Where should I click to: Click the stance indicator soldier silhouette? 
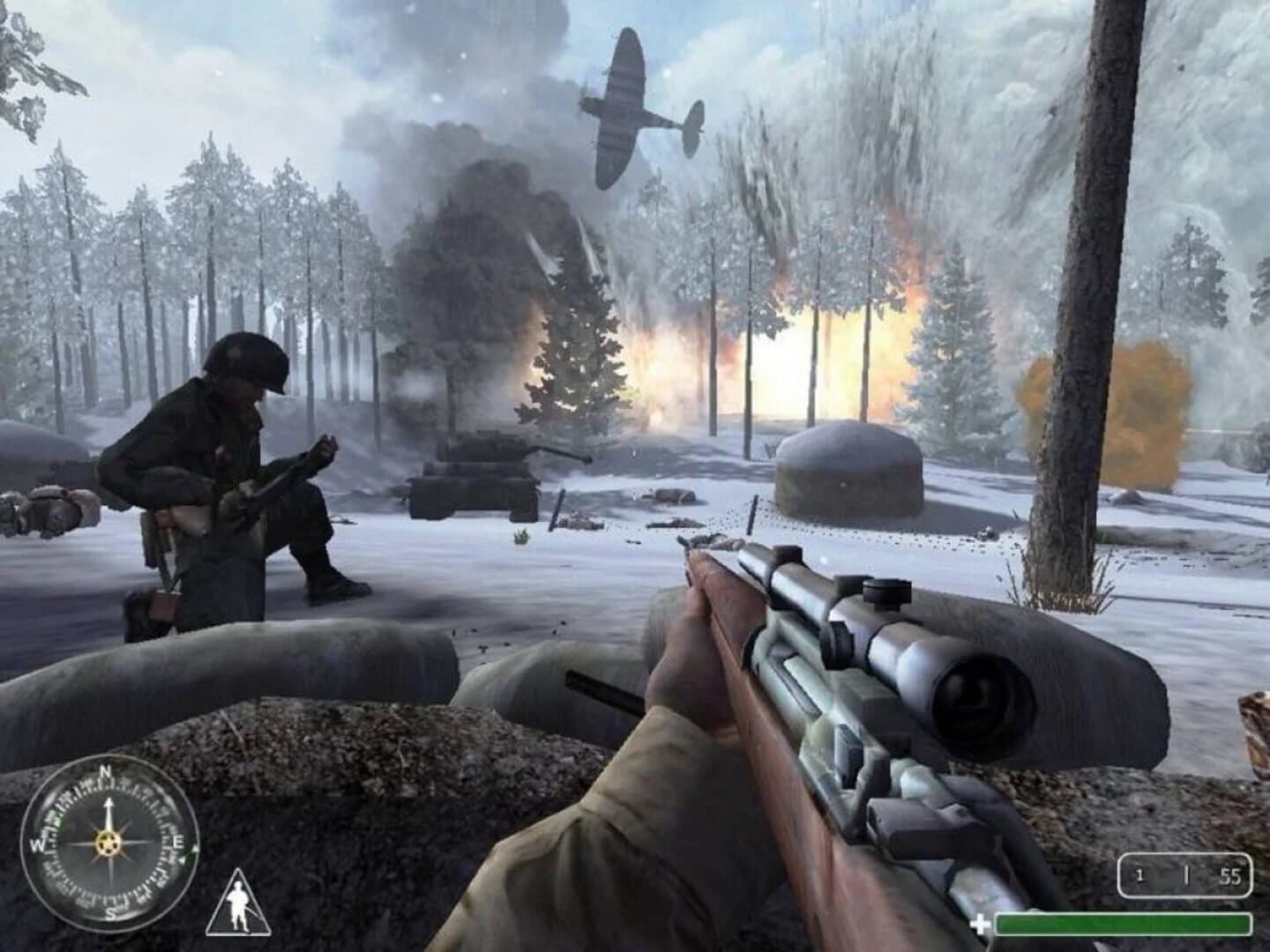pyautogui.click(x=239, y=905)
